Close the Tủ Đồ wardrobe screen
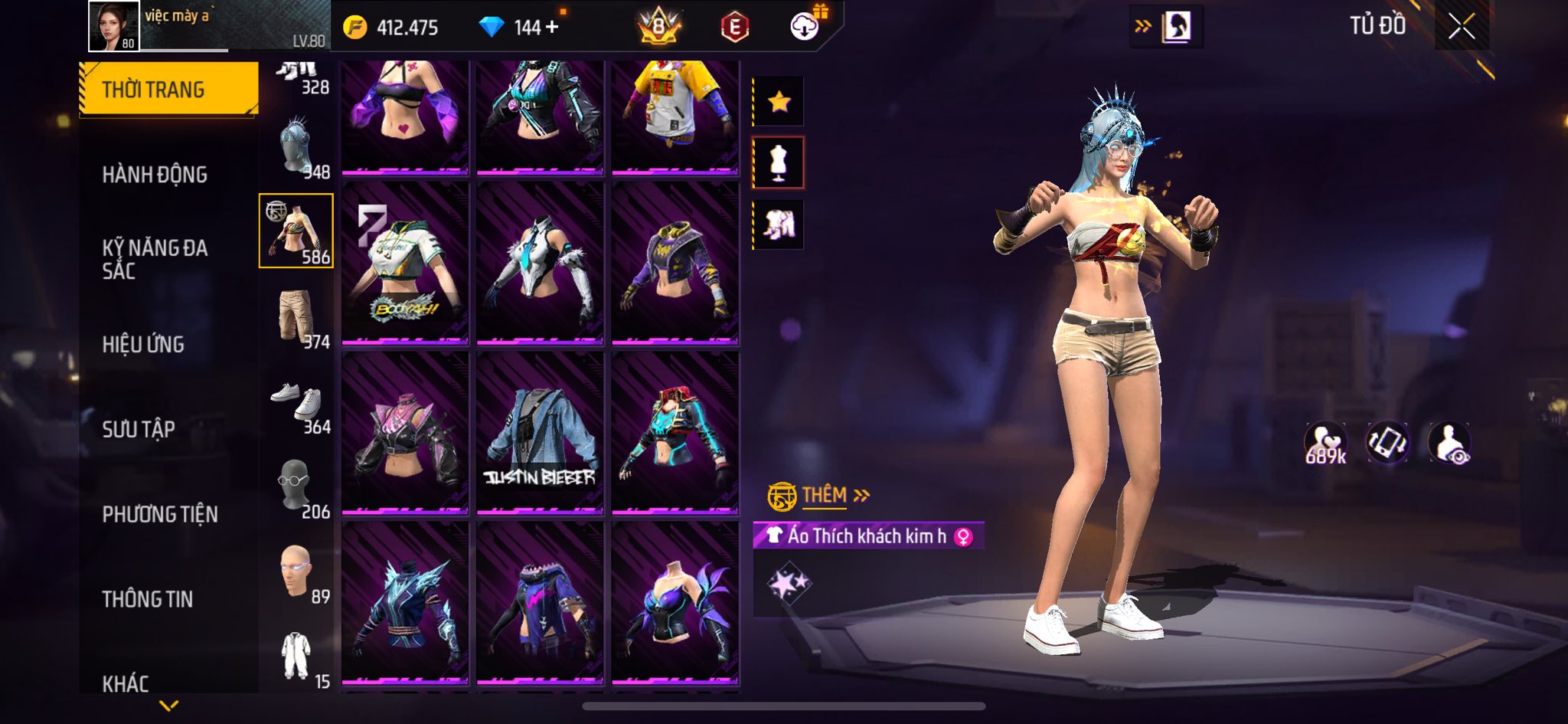Screen dimensions: 1568x724 tap(1461, 28)
